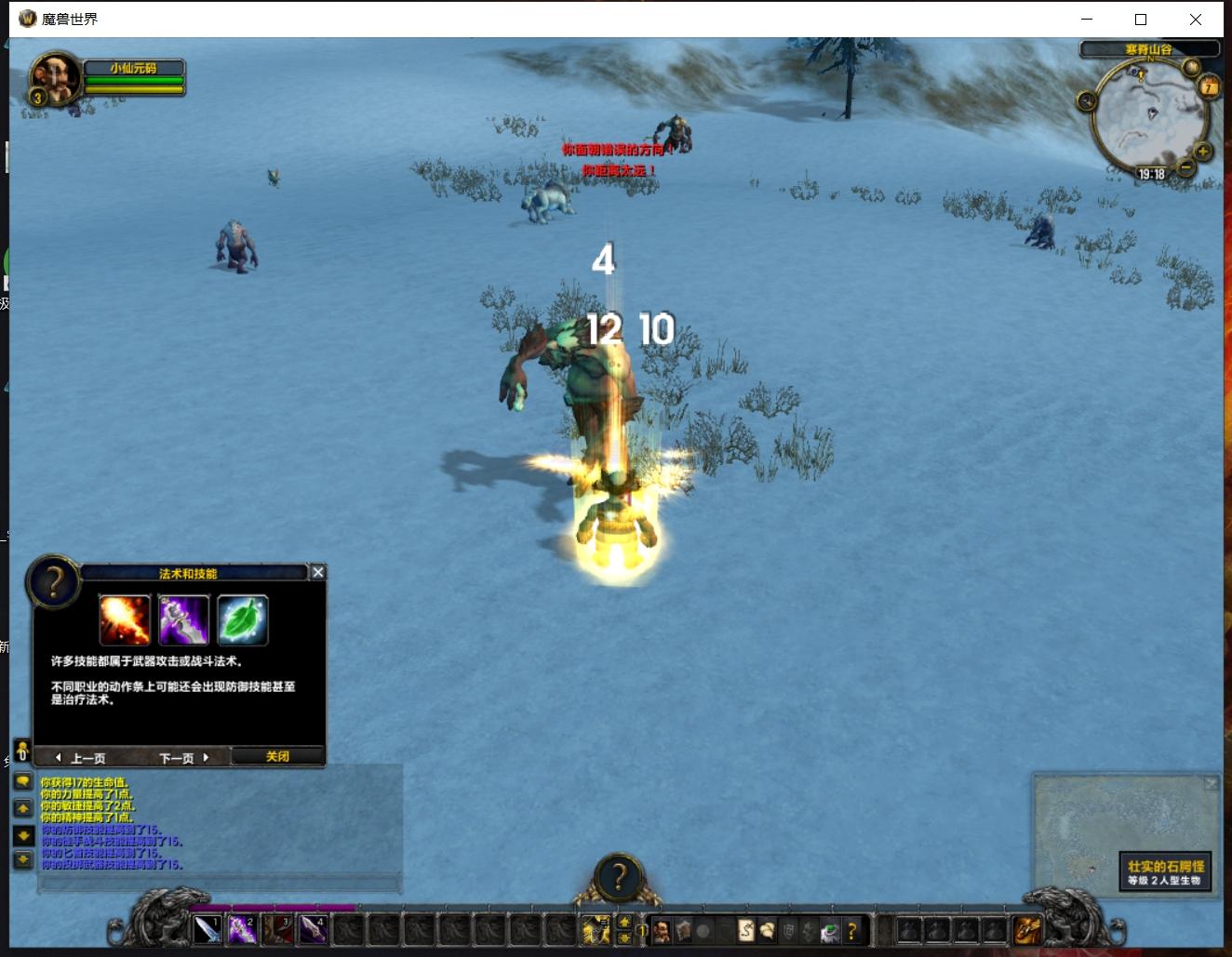Open the calendar icon beside the minimap
This screenshot has height=957, width=1232.
[1209, 87]
